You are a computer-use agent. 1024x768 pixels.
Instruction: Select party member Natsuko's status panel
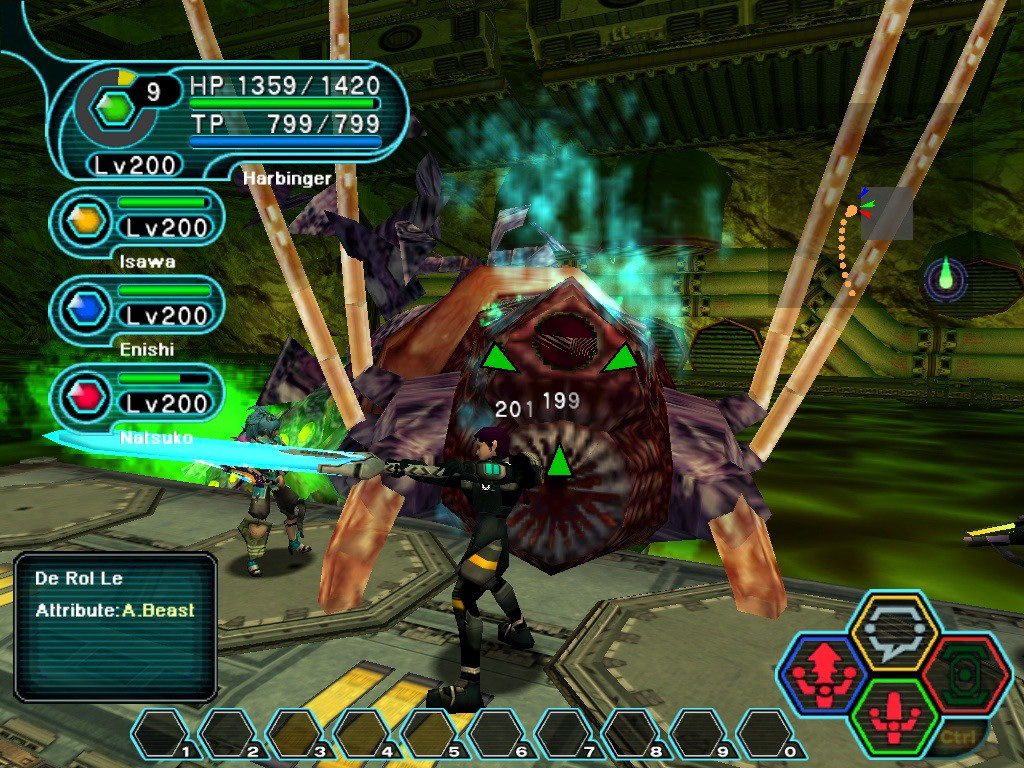tap(137, 396)
